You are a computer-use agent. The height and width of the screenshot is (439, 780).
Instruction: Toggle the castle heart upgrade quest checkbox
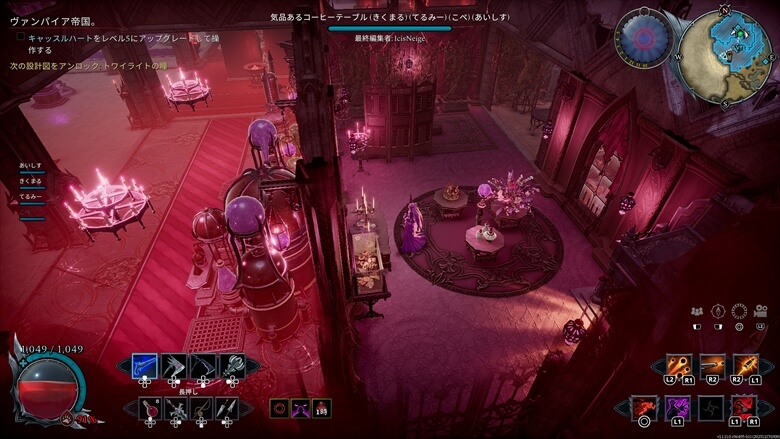coord(19,38)
